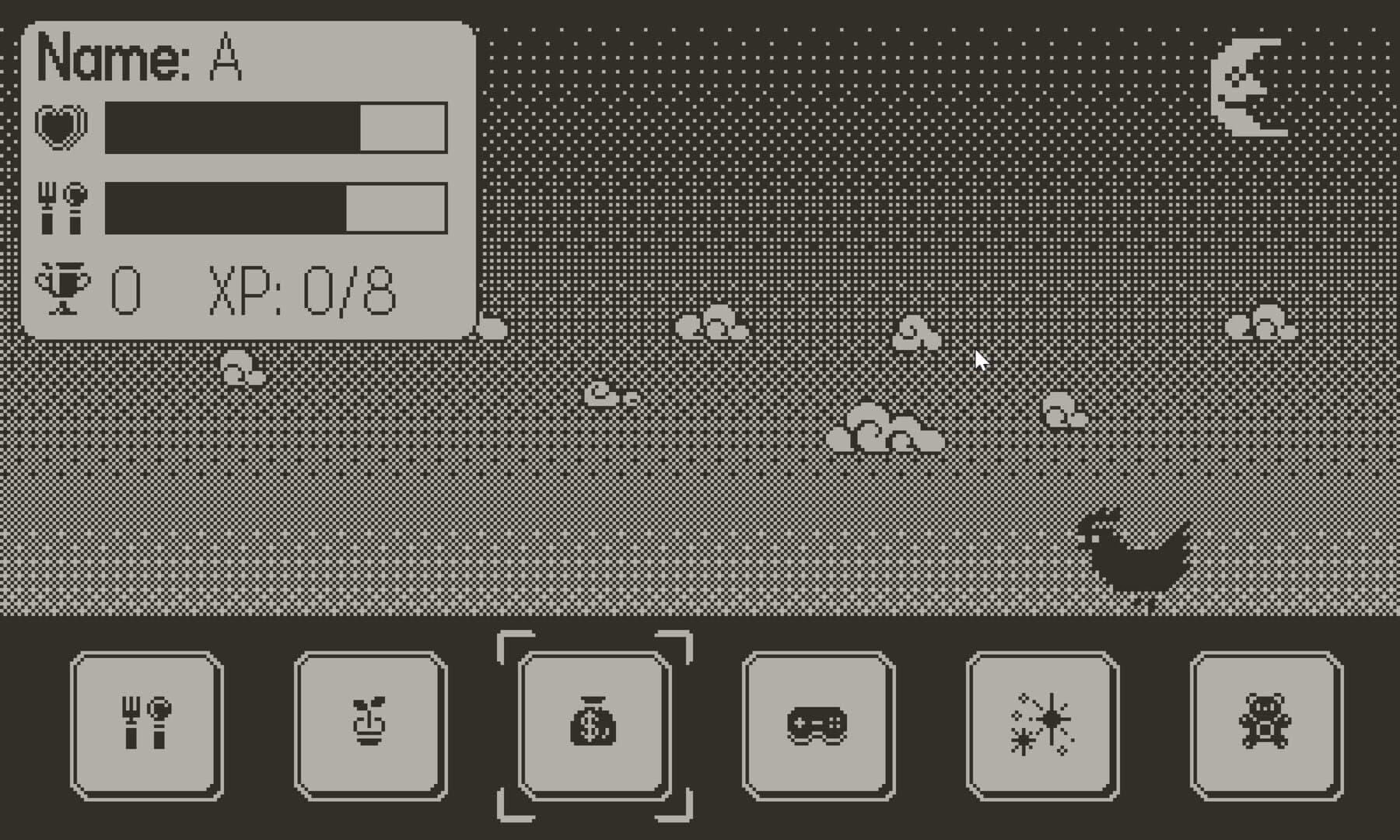Screen dimensions: 1400x840
Task: Select the potted plant sprout button
Action: point(370,725)
